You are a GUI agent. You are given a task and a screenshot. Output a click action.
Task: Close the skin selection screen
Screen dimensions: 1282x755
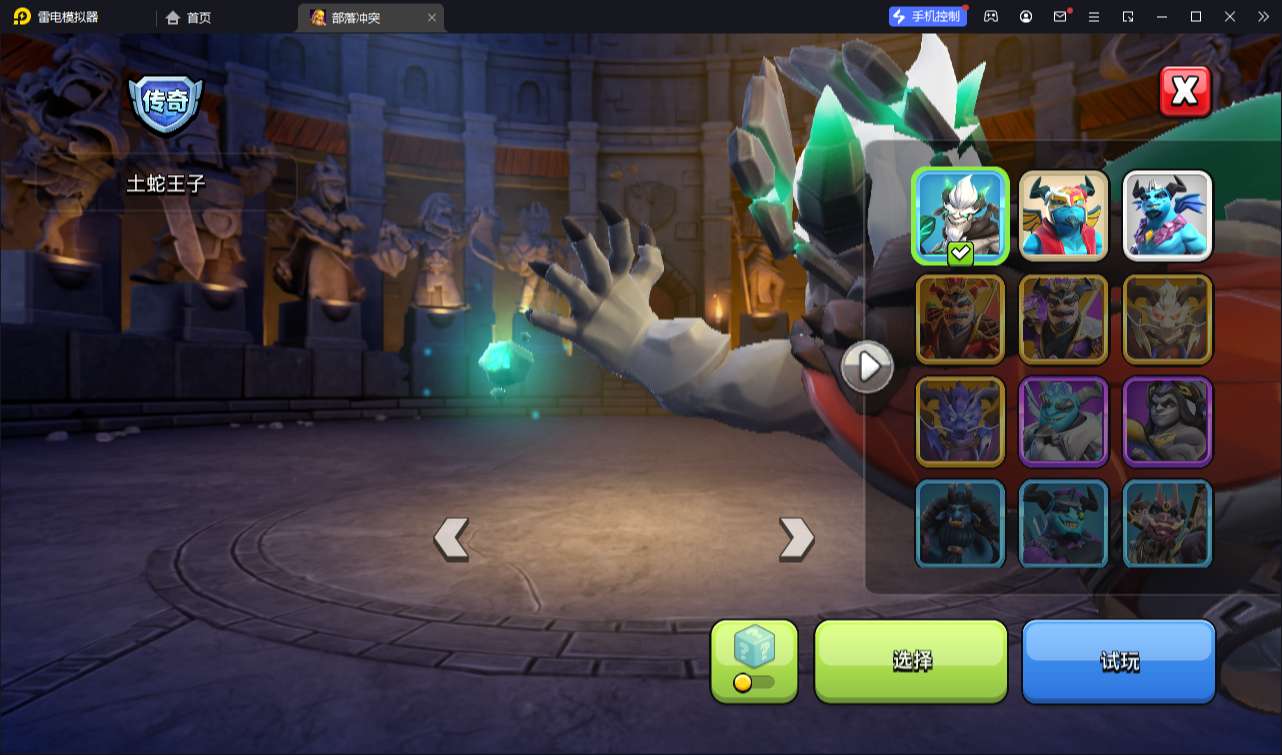[1185, 92]
